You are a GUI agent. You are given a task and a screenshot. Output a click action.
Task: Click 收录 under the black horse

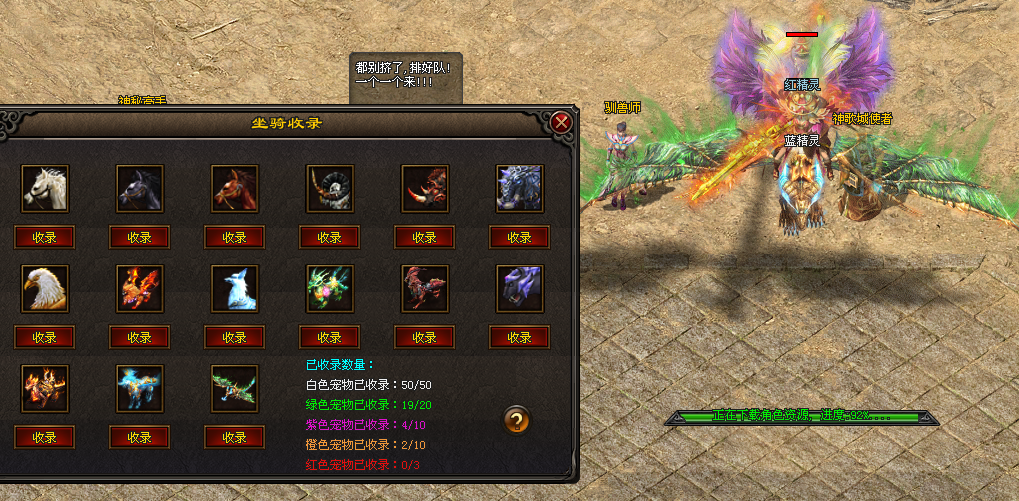(x=139, y=237)
